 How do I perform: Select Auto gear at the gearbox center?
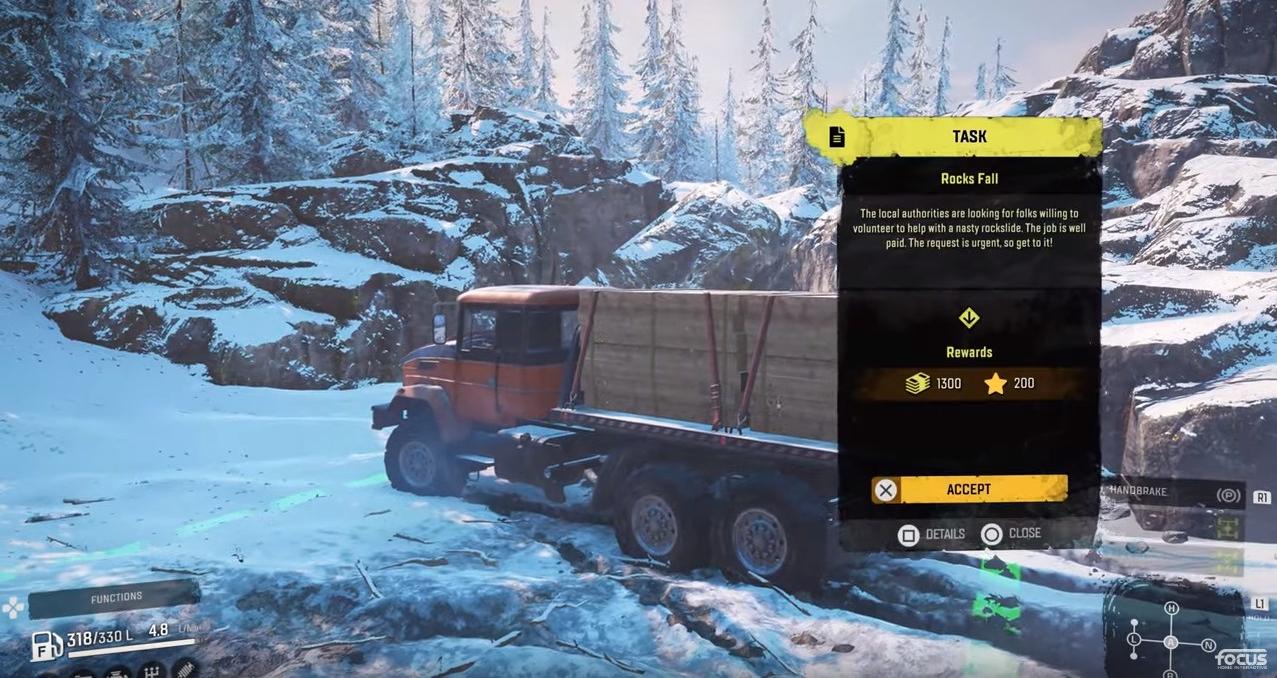coord(1171,642)
